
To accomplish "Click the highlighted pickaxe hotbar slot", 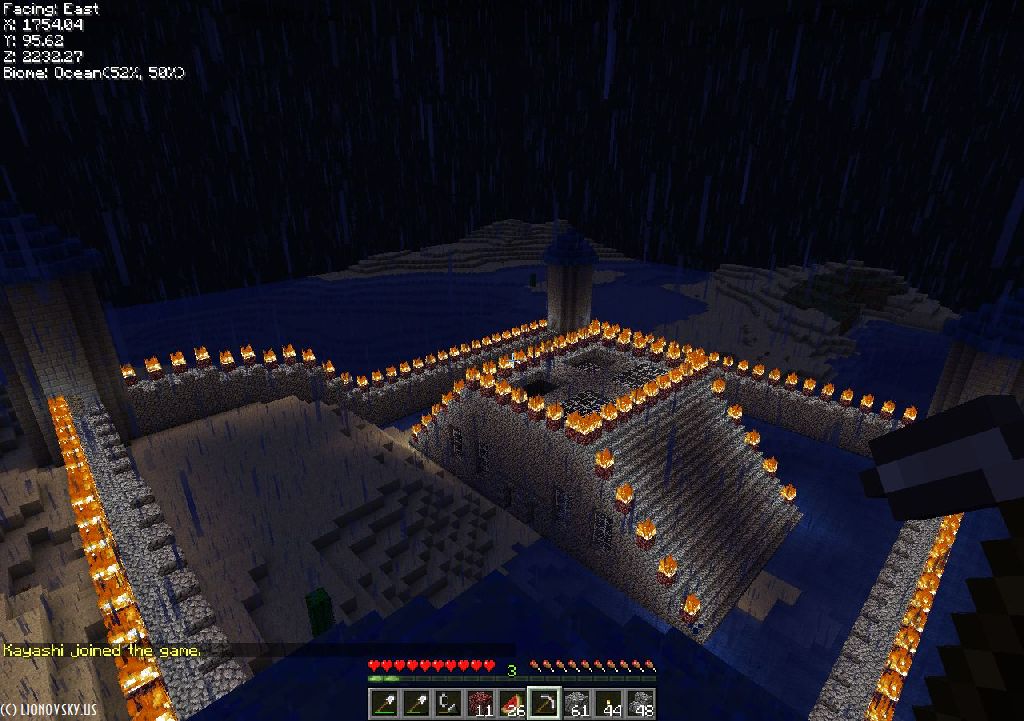I will pos(545,703).
